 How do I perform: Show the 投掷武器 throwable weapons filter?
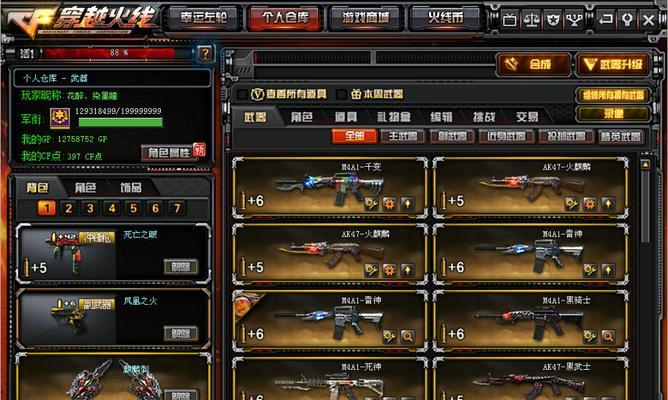tap(563, 136)
